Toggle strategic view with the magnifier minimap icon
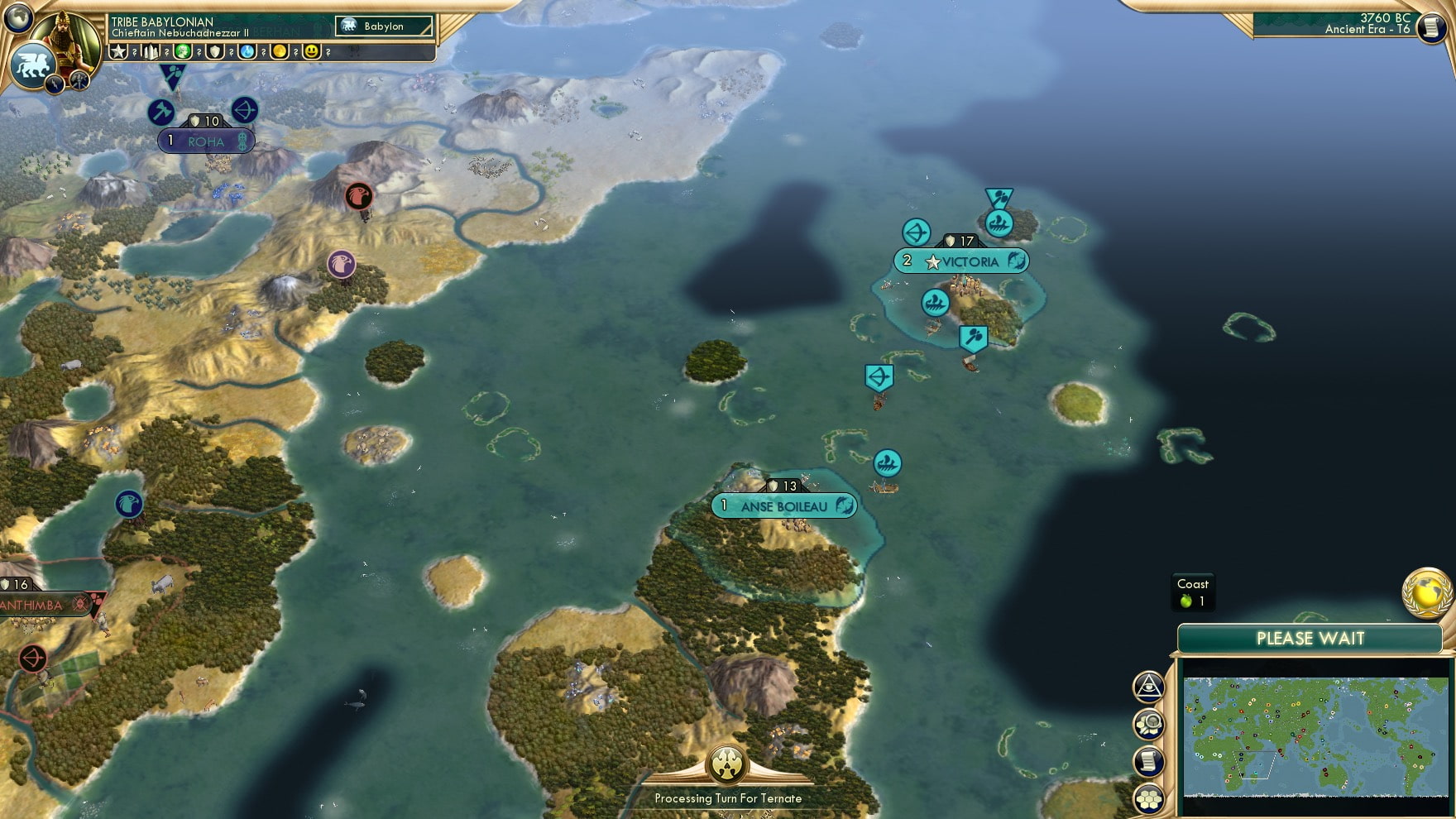The width and height of the screenshot is (1456, 819). [1149, 723]
